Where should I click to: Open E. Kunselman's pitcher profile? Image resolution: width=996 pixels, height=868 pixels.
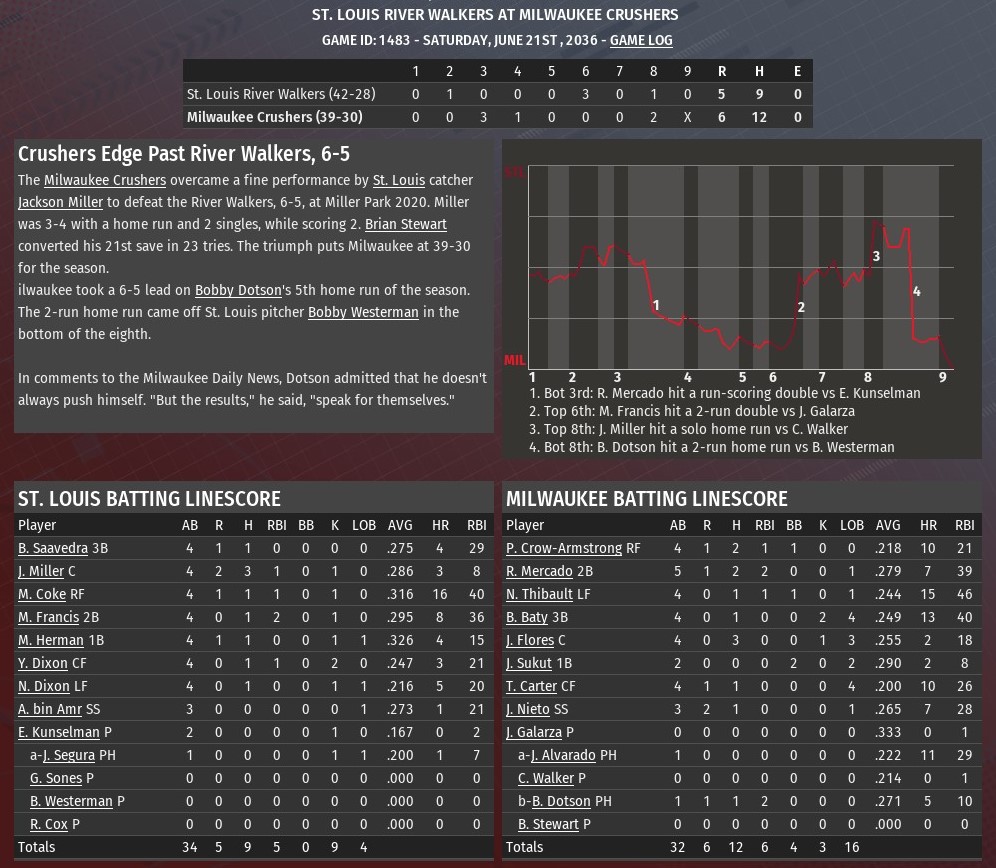pos(59,732)
